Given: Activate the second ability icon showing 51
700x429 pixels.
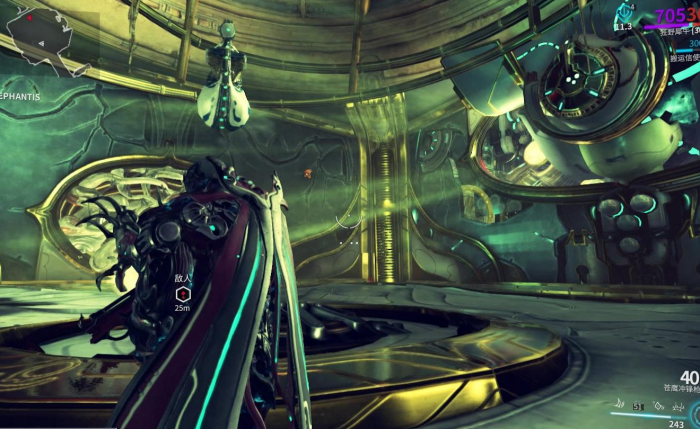Looking at the screenshot, I should (638, 406).
